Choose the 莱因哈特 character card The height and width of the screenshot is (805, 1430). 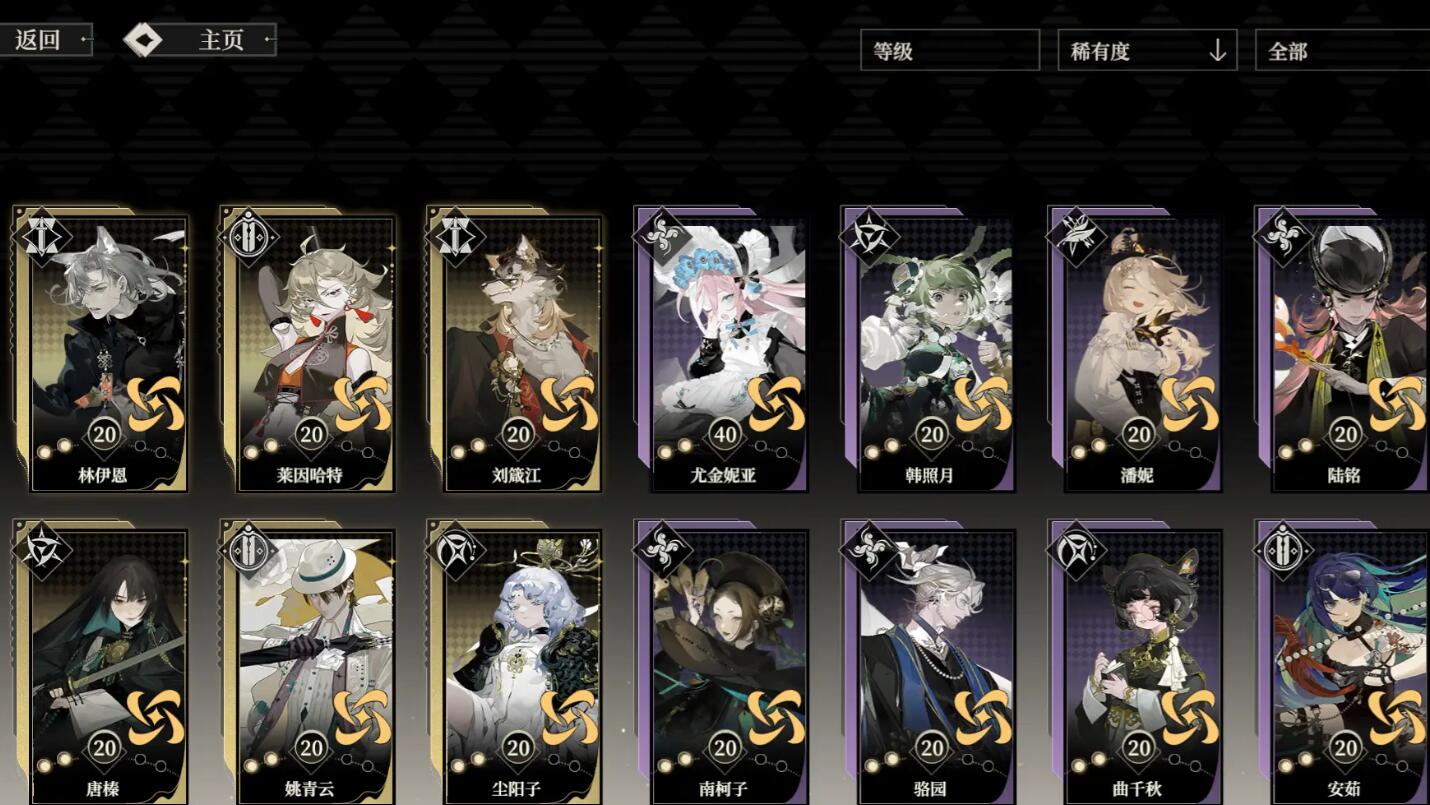pos(312,350)
